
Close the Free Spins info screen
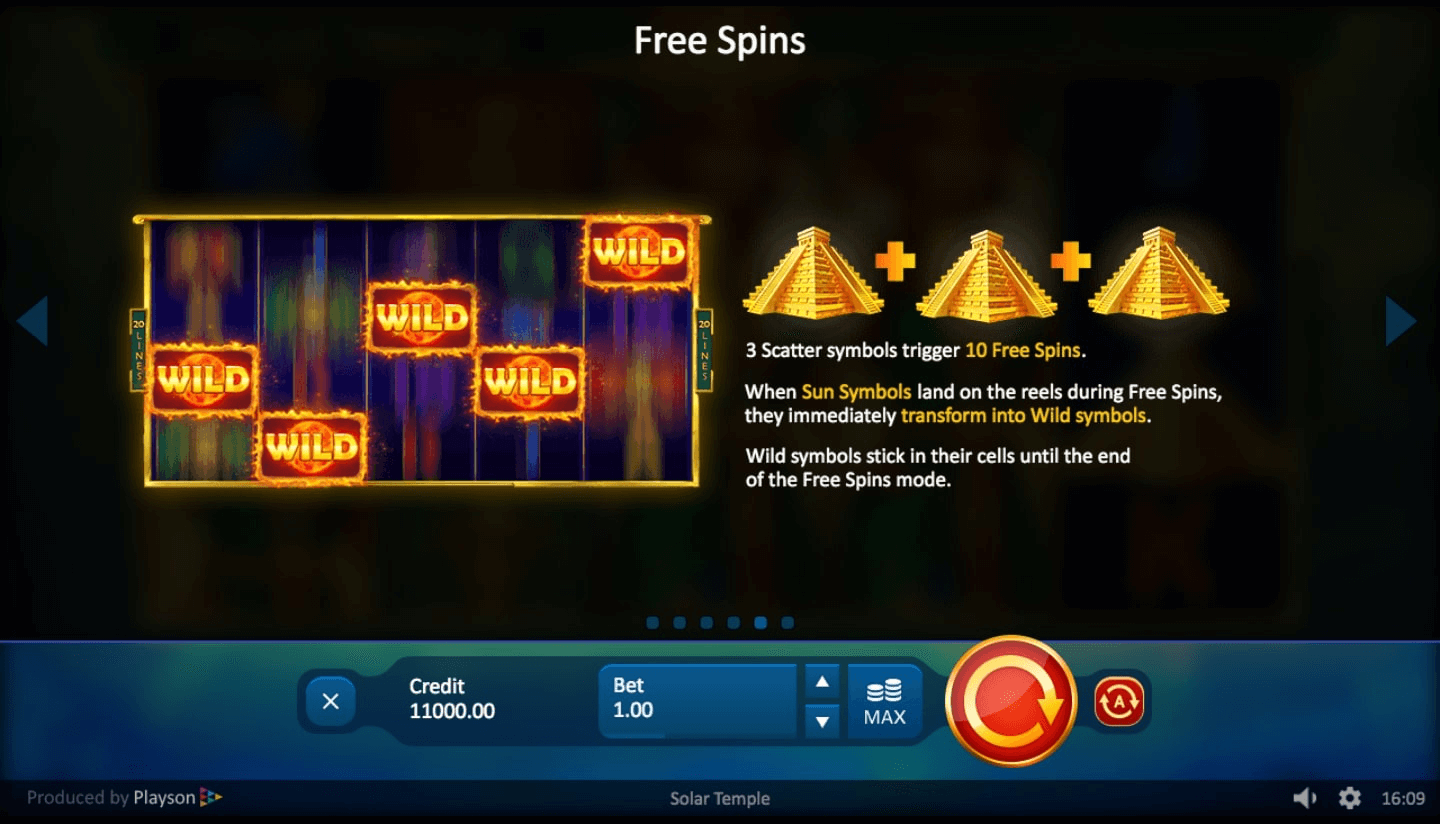[330, 700]
